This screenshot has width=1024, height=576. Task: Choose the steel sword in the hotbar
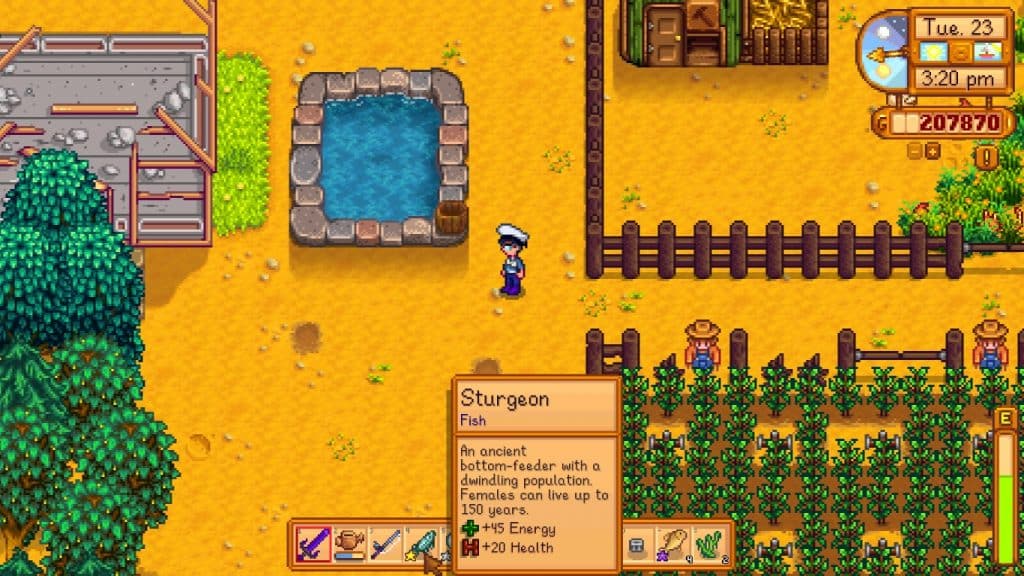tap(386, 545)
